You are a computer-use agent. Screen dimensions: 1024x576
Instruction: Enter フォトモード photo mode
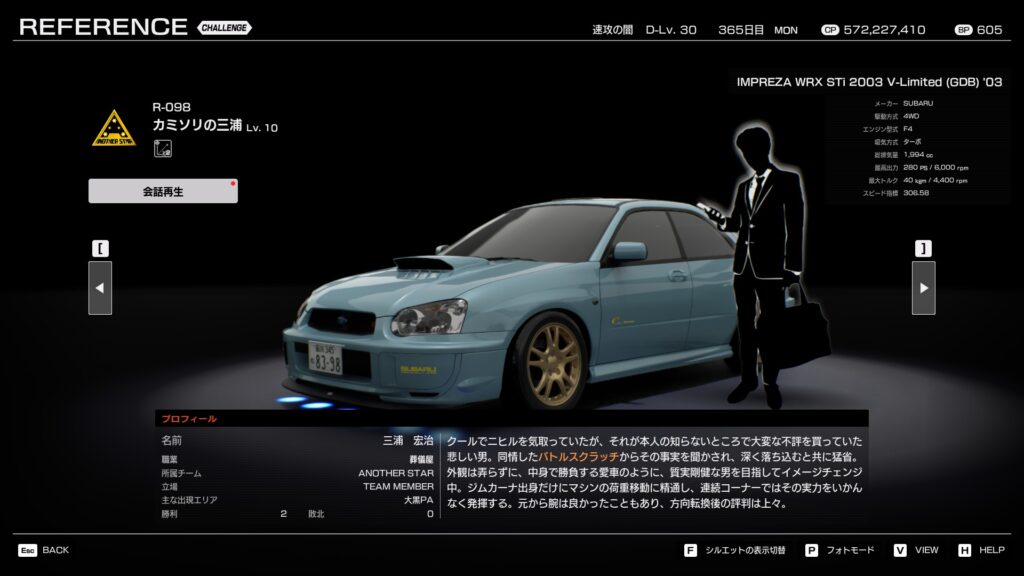point(840,550)
